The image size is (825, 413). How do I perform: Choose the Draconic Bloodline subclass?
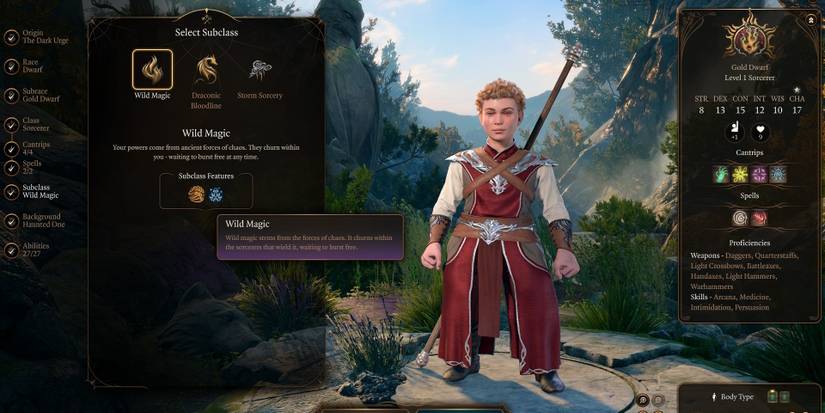tap(207, 70)
